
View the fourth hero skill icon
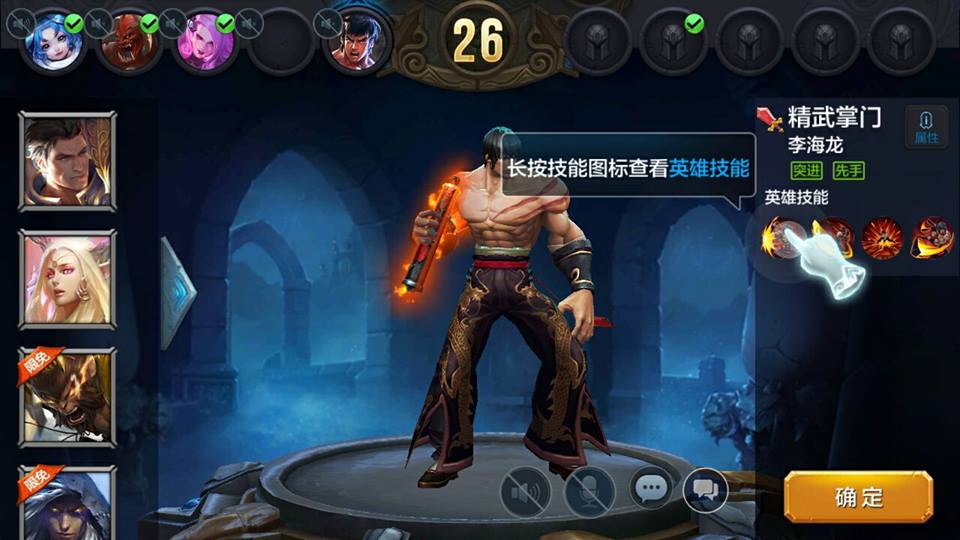(x=931, y=238)
